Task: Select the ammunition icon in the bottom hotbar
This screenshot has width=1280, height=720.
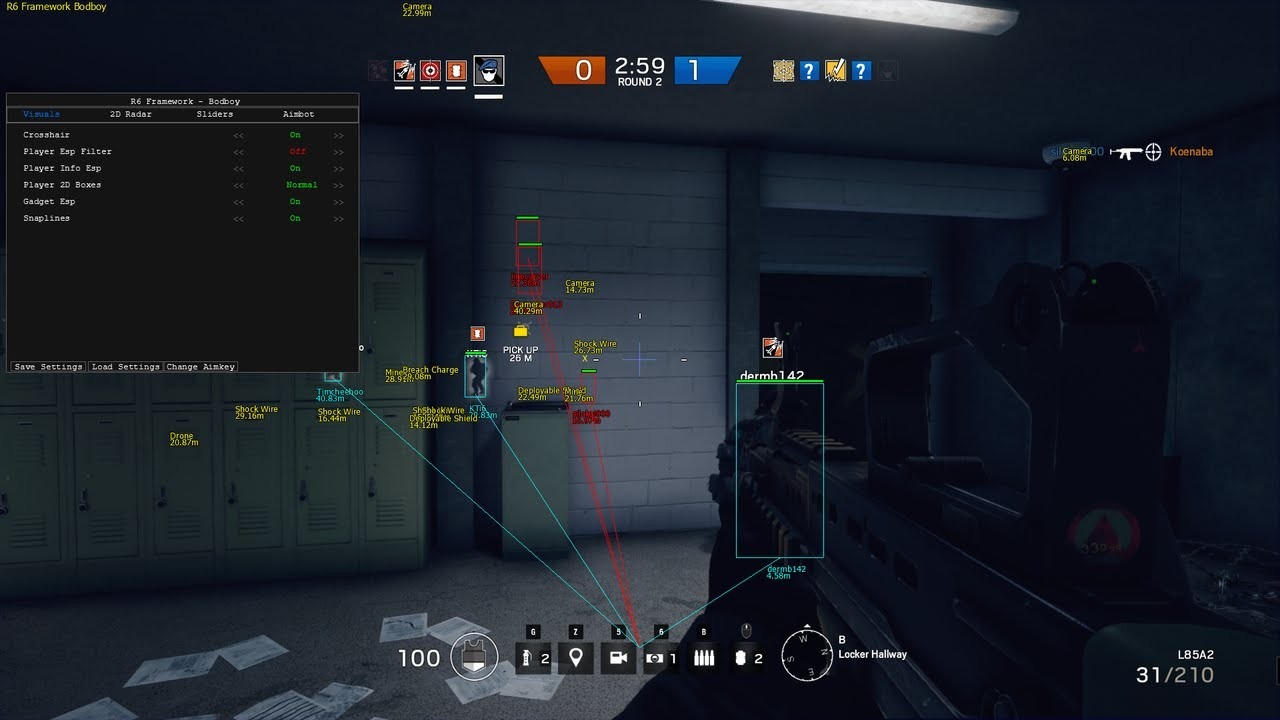Action: (704, 657)
